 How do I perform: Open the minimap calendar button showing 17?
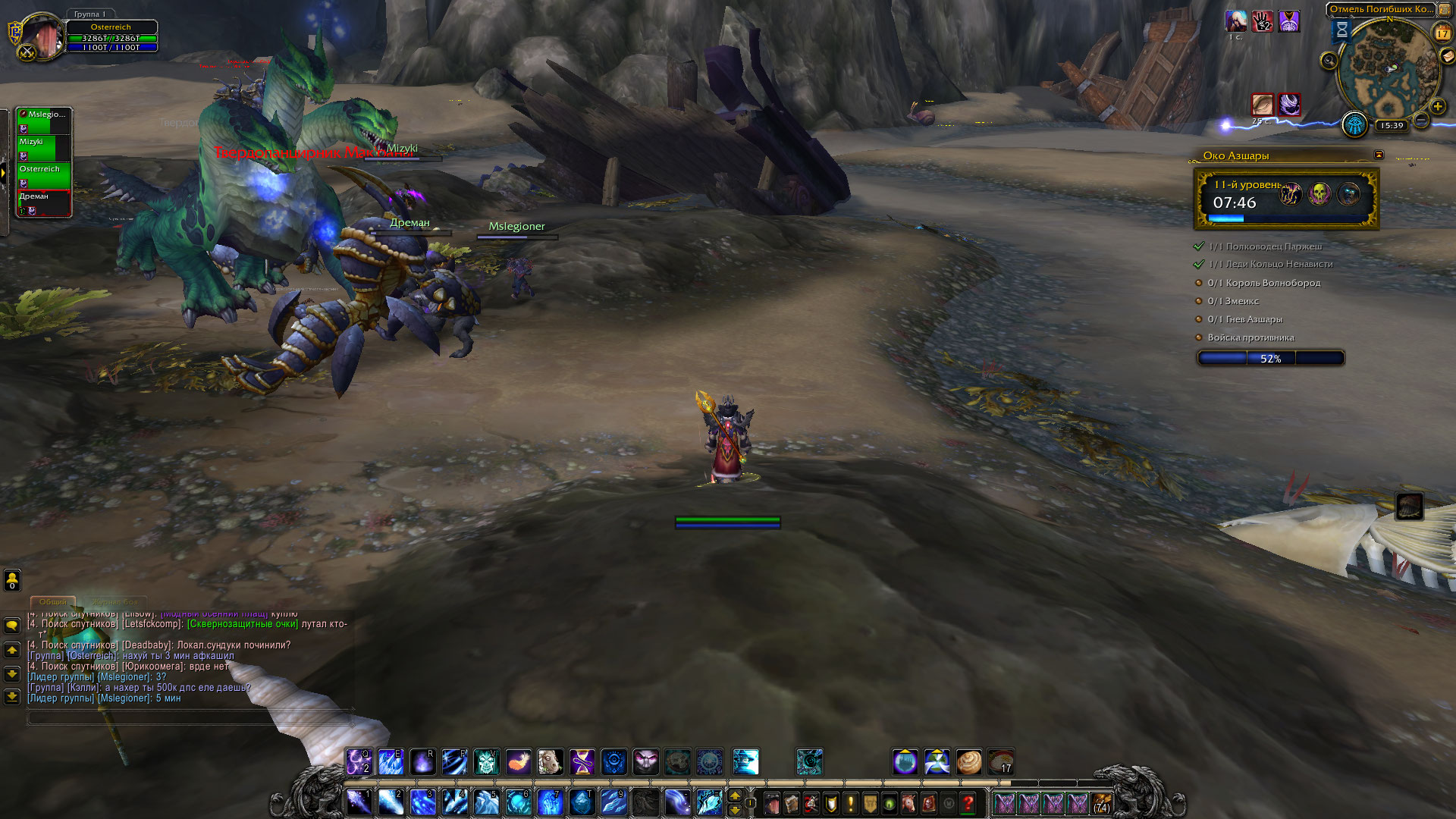[1442, 33]
